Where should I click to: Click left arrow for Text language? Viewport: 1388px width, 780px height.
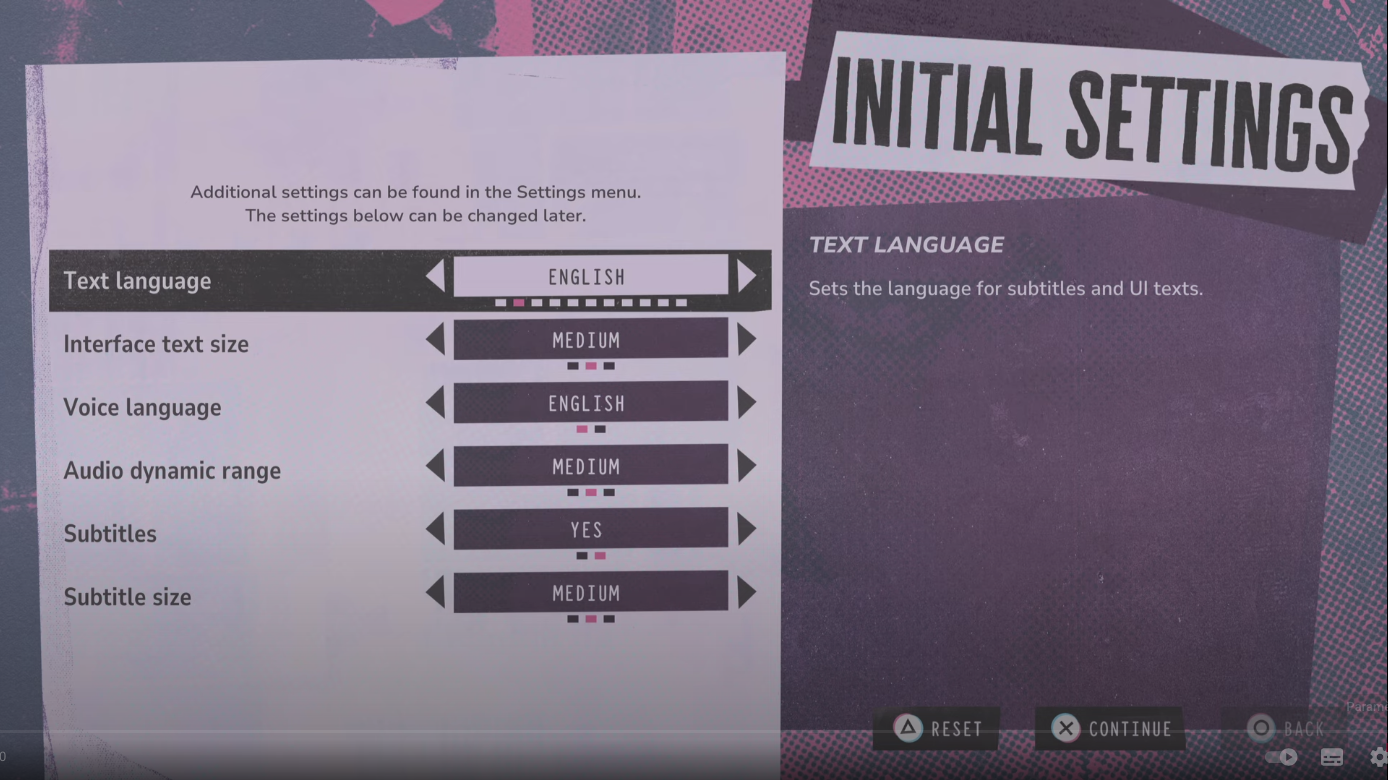click(x=435, y=277)
